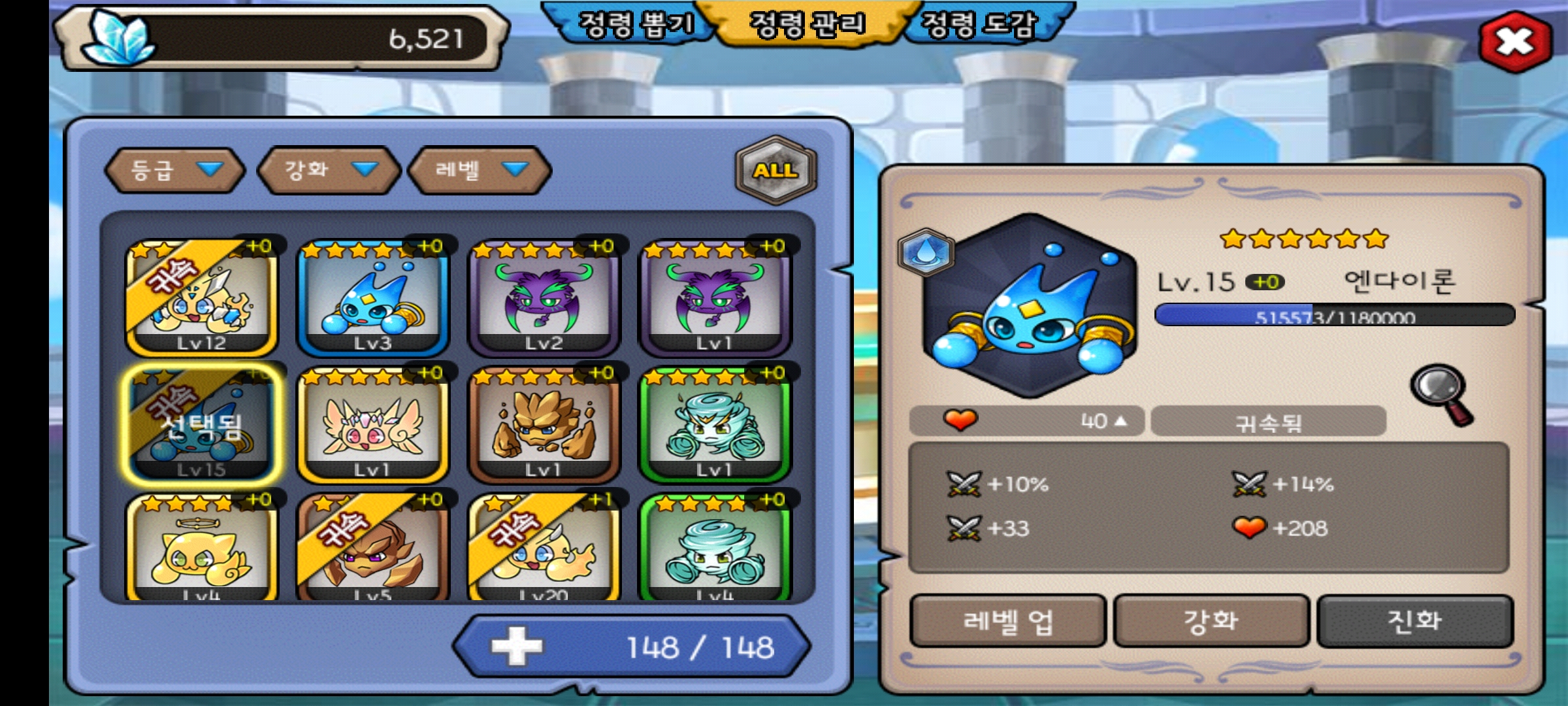Viewport: 1568px width, 706px height.
Task: Open the 레벨 sort dropdown
Action: tap(480, 170)
